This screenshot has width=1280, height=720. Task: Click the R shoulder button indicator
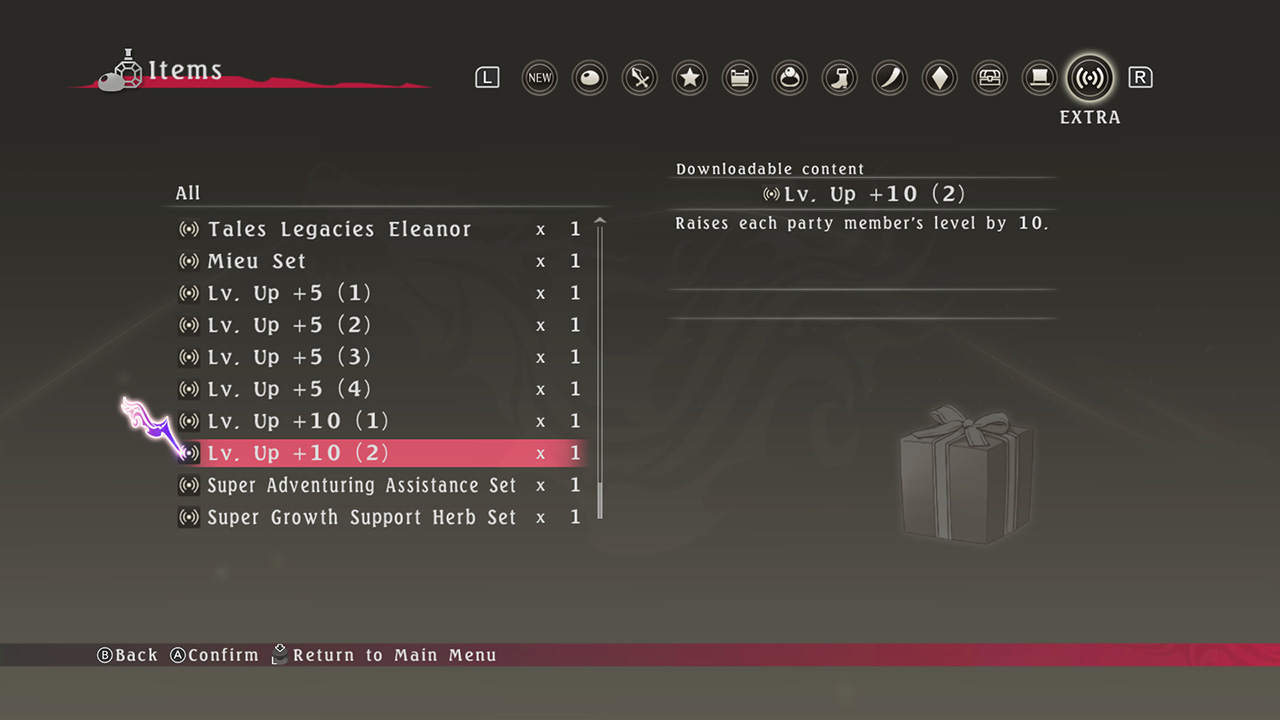point(1140,76)
